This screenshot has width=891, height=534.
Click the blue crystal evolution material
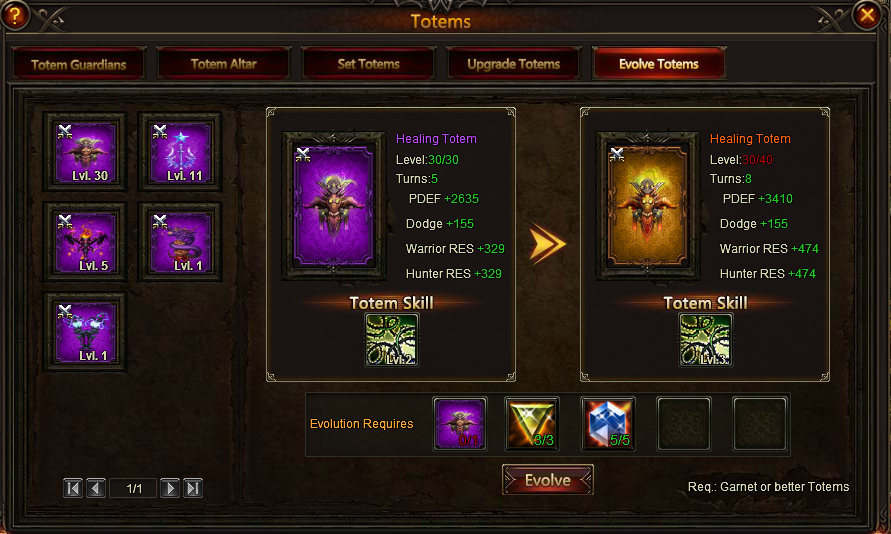click(x=608, y=424)
